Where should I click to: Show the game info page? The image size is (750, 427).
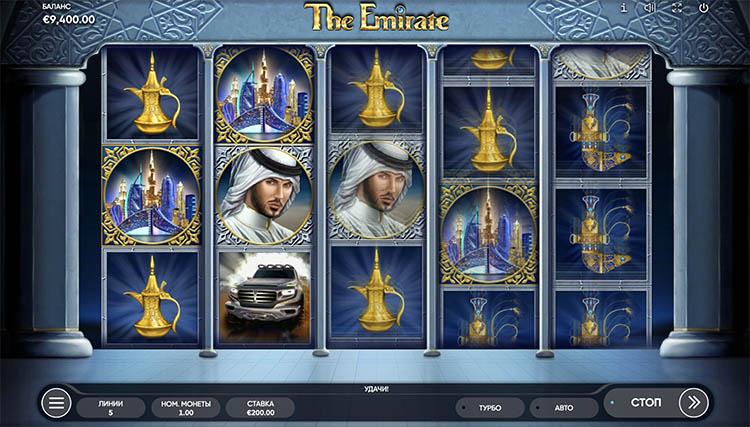click(x=624, y=9)
